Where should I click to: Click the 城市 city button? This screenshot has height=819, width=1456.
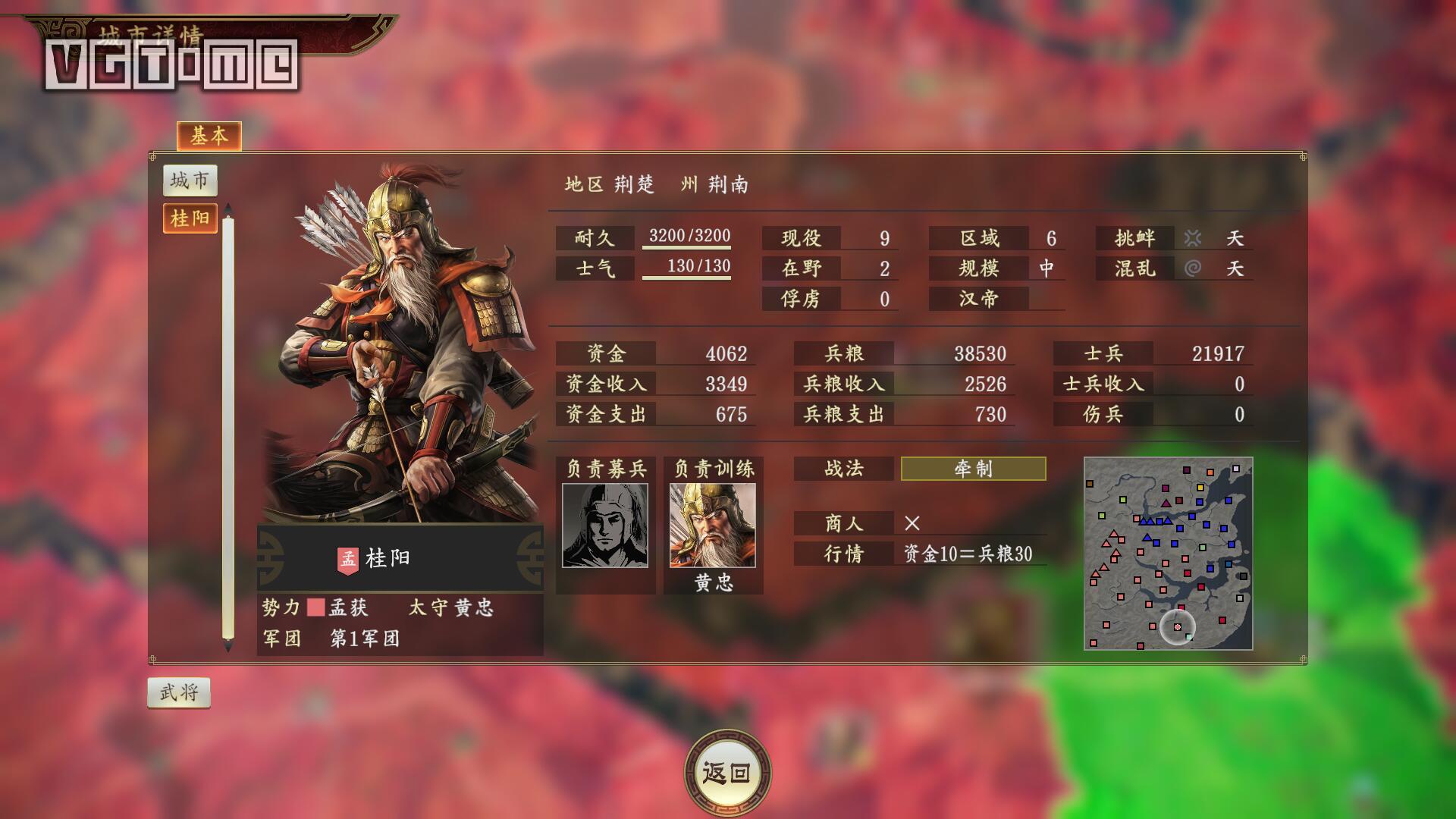click(191, 180)
